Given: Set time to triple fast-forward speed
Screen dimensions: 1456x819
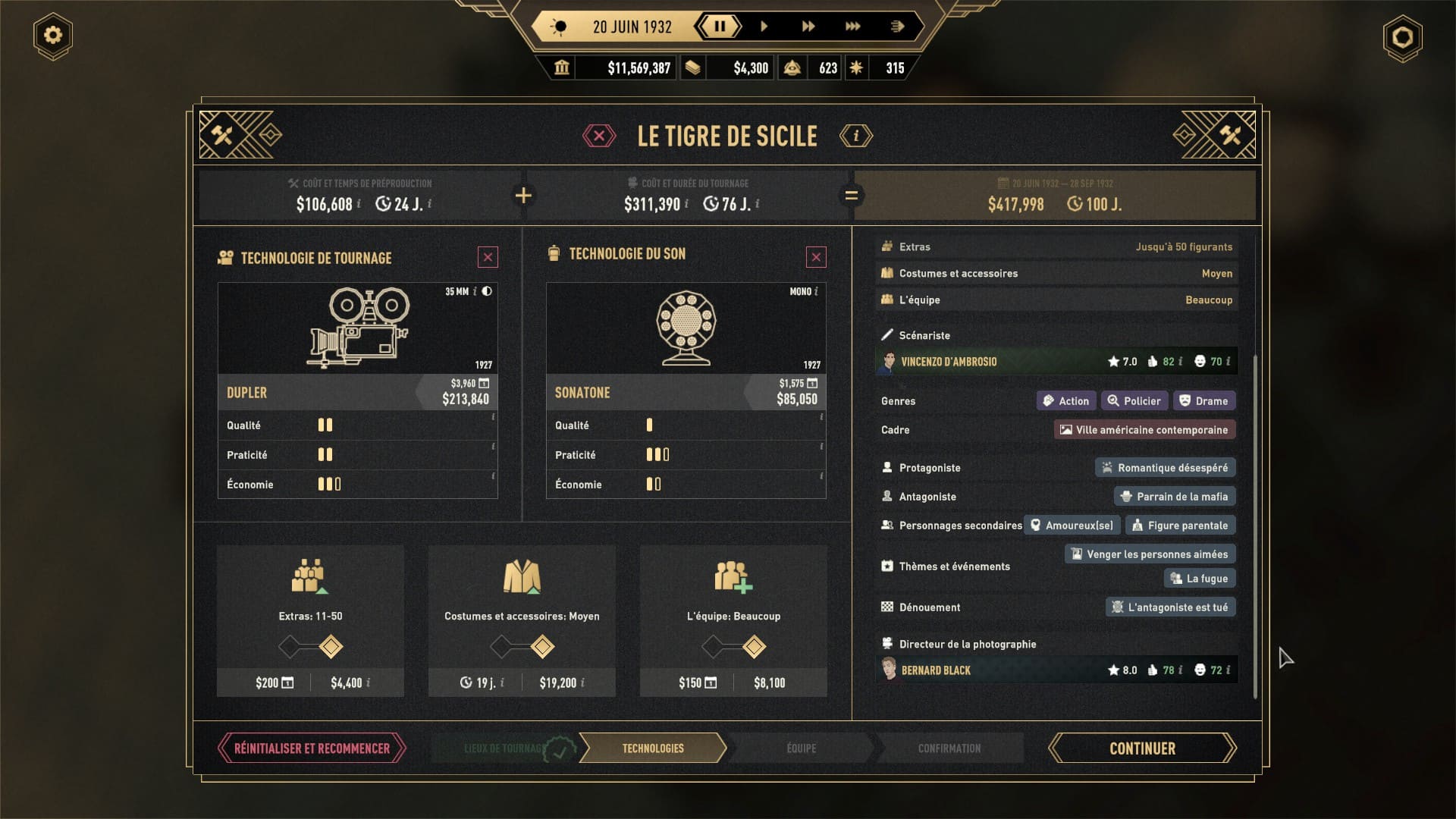Looking at the screenshot, I should click(x=852, y=27).
